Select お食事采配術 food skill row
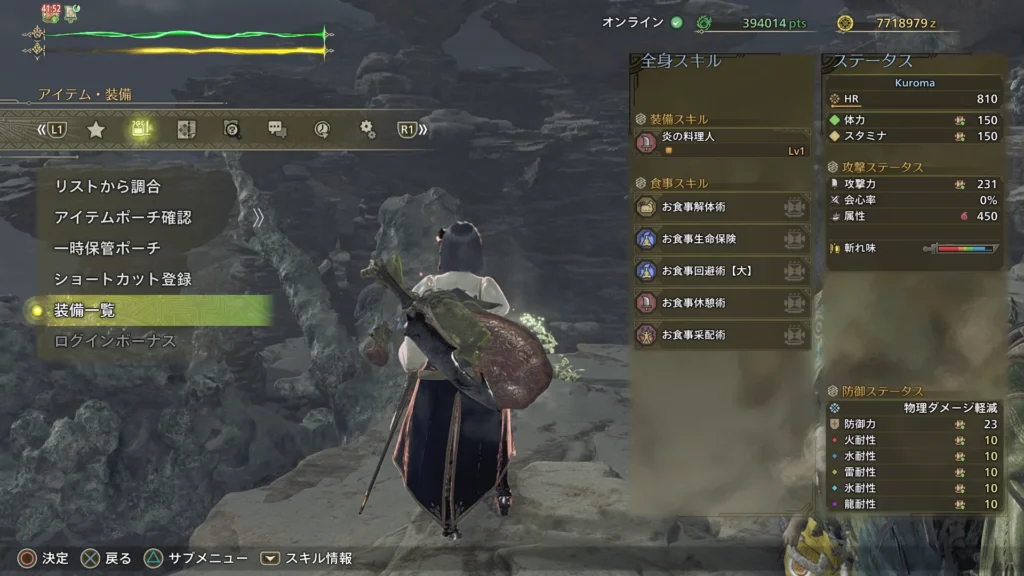This screenshot has height=576, width=1024. click(722, 335)
